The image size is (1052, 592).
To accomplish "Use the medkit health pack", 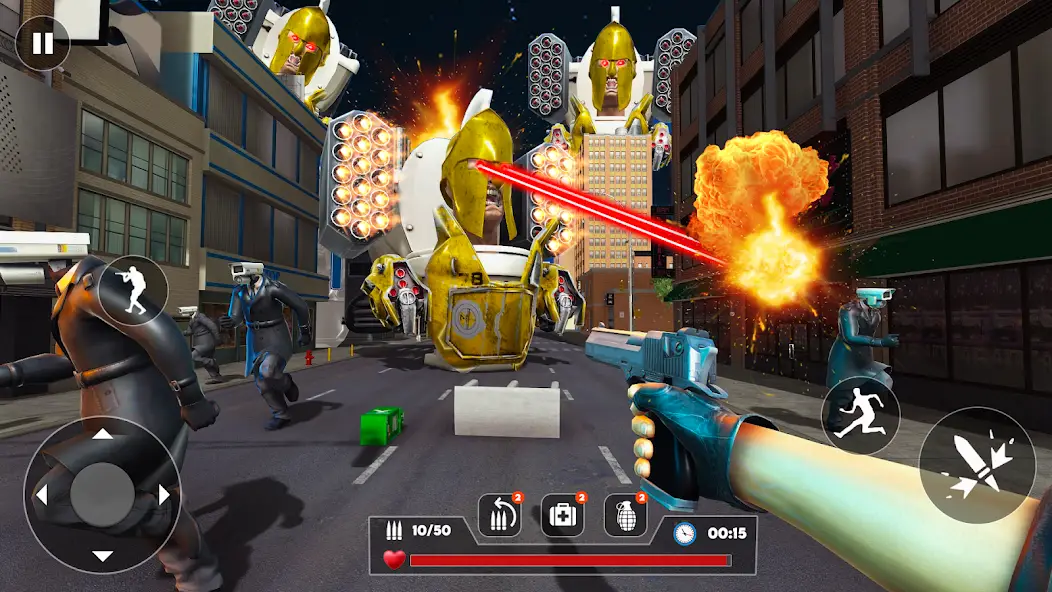I will [x=563, y=516].
